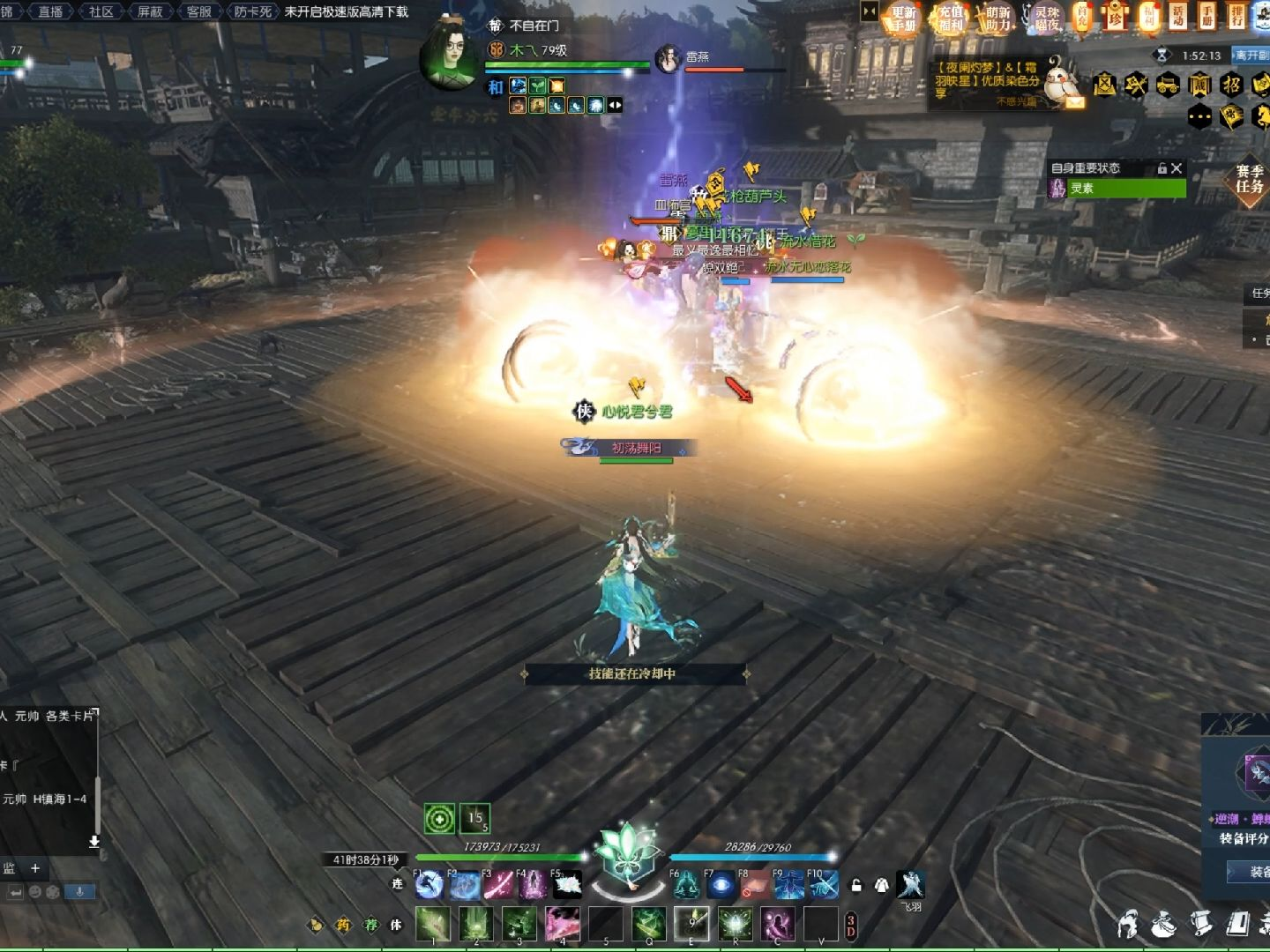Open the 排行 rankings banner
The image size is (1270, 952).
point(1237,16)
